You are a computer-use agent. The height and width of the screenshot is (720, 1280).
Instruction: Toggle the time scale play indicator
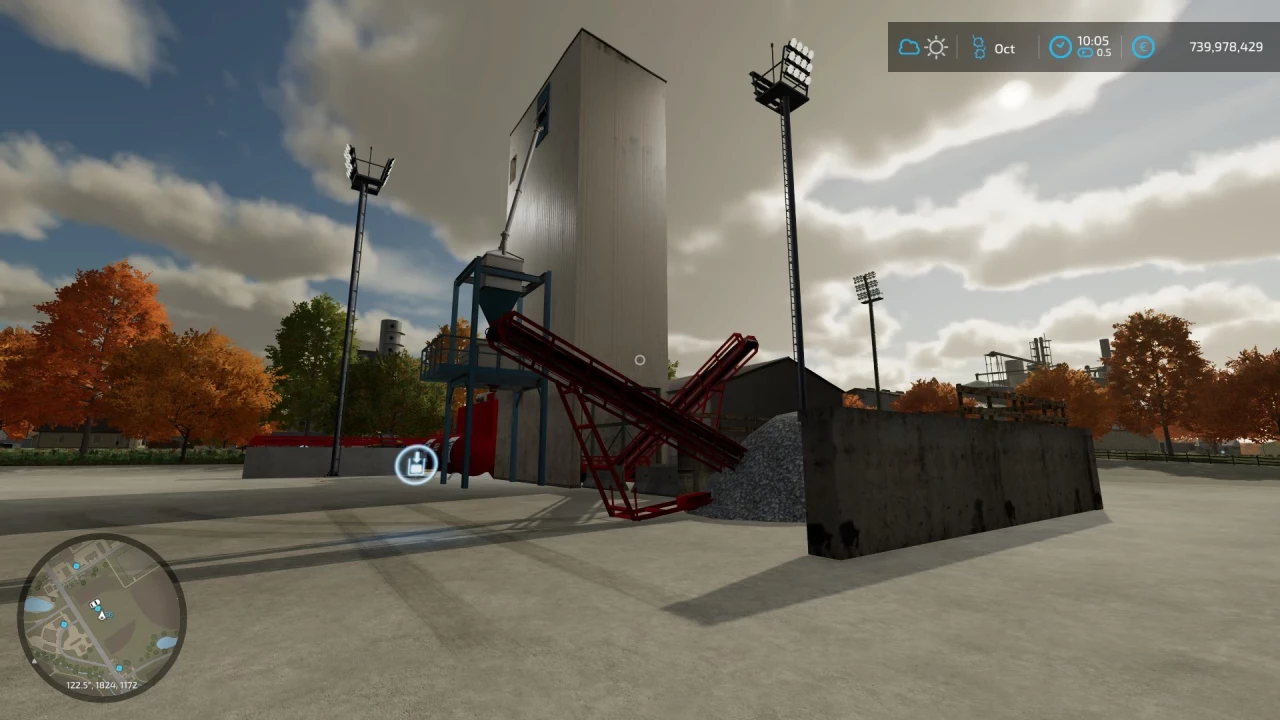[x=1085, y=53]
